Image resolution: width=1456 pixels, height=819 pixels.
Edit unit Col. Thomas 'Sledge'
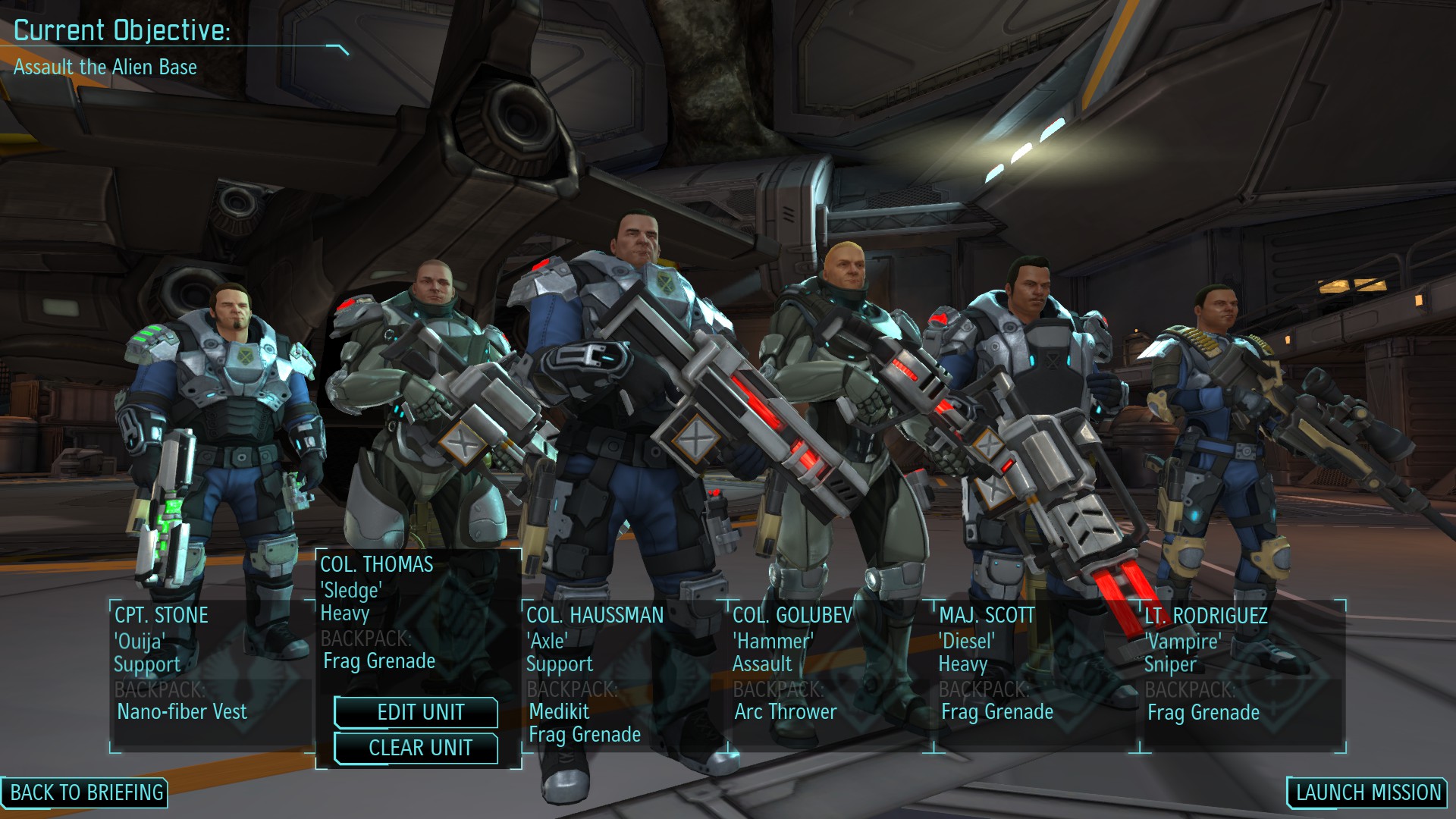tap(416, 712)
